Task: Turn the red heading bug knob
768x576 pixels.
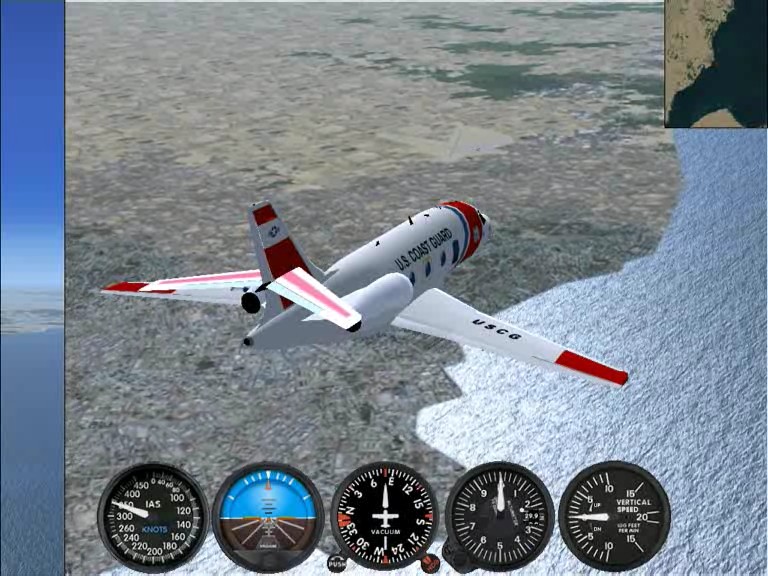Action: [430, 563]
